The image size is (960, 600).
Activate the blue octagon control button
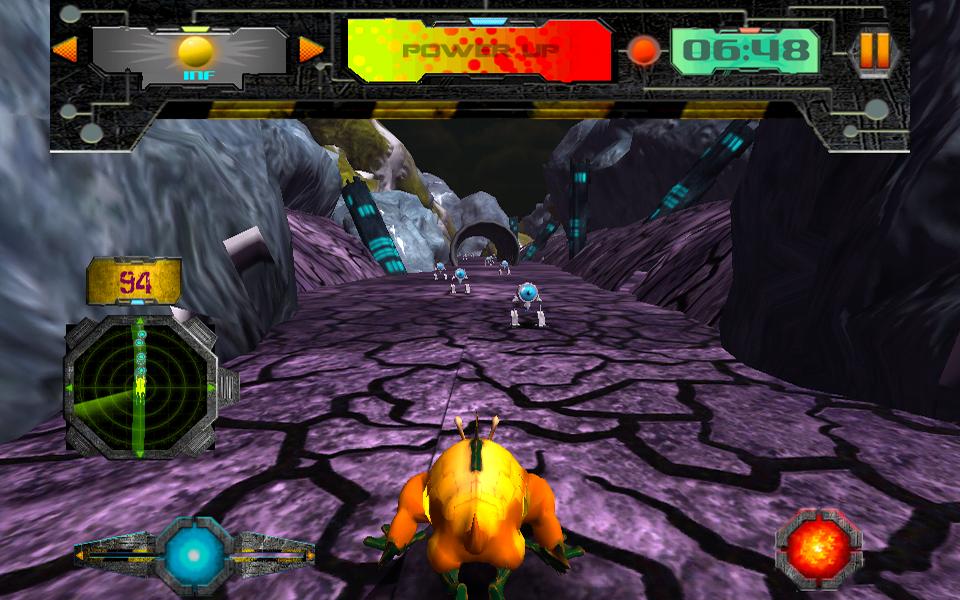click(x=194, y=552)
